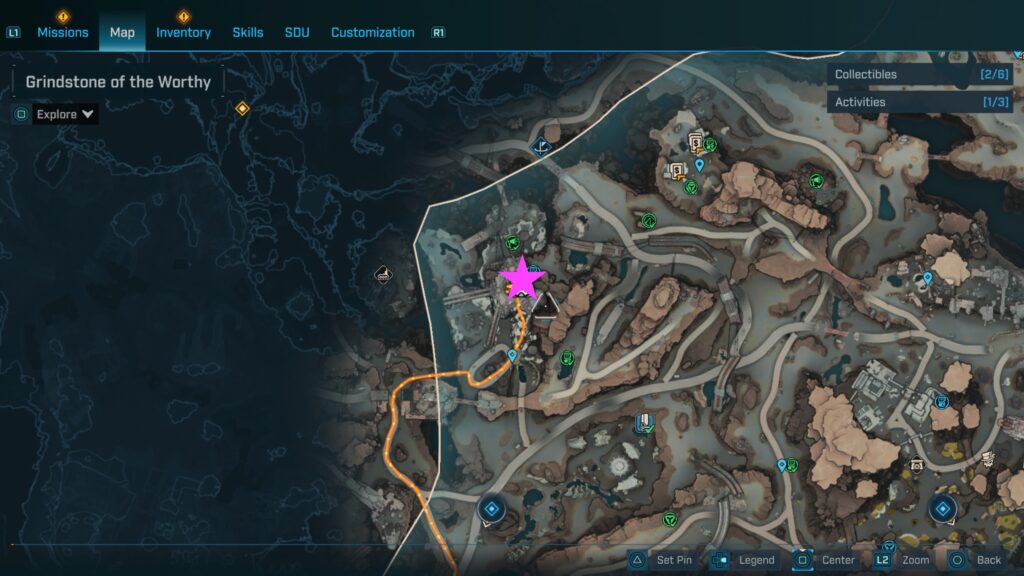Open the Inventory tab

[x=183, y=32]
